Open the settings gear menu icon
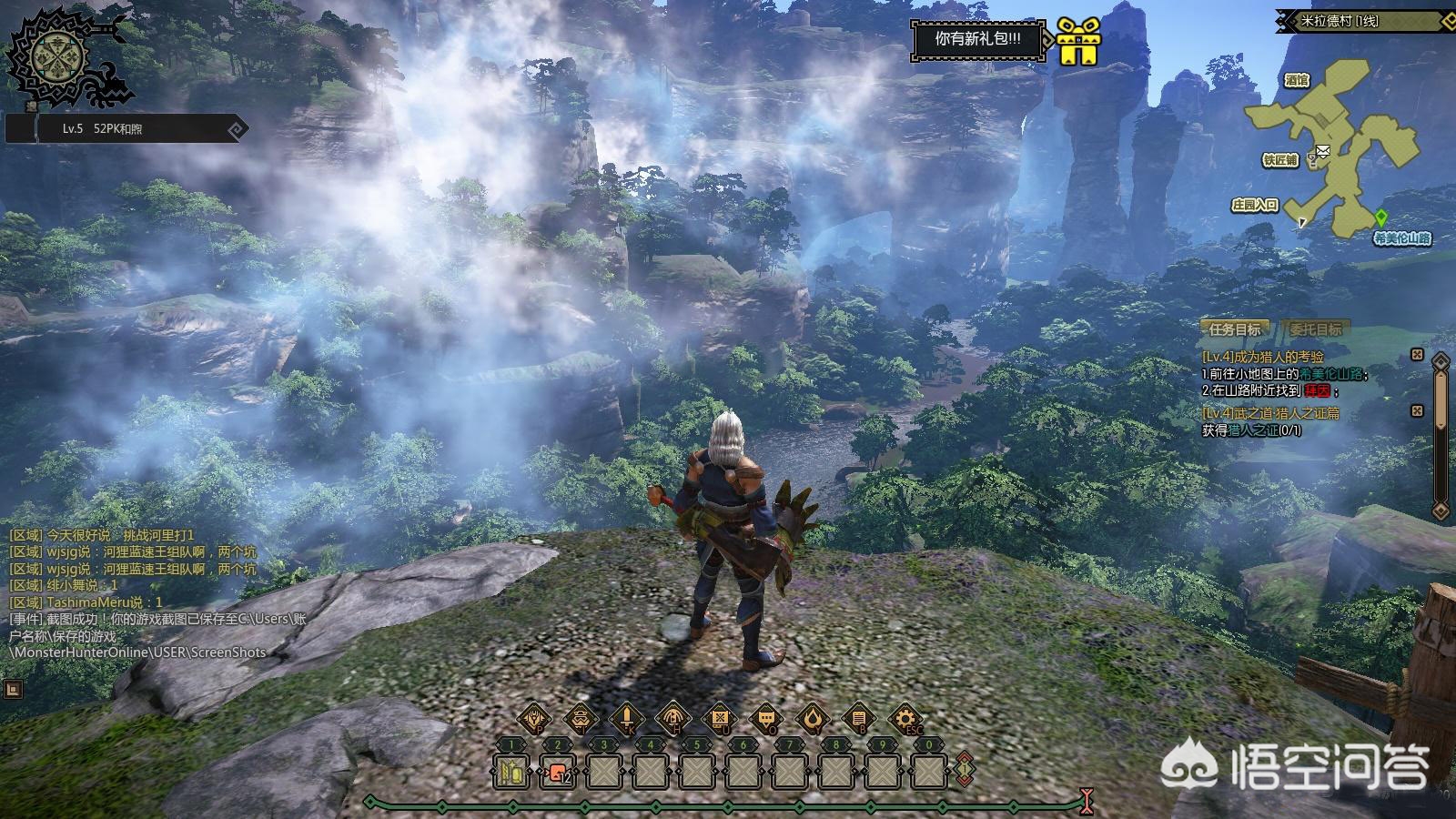 905,719
